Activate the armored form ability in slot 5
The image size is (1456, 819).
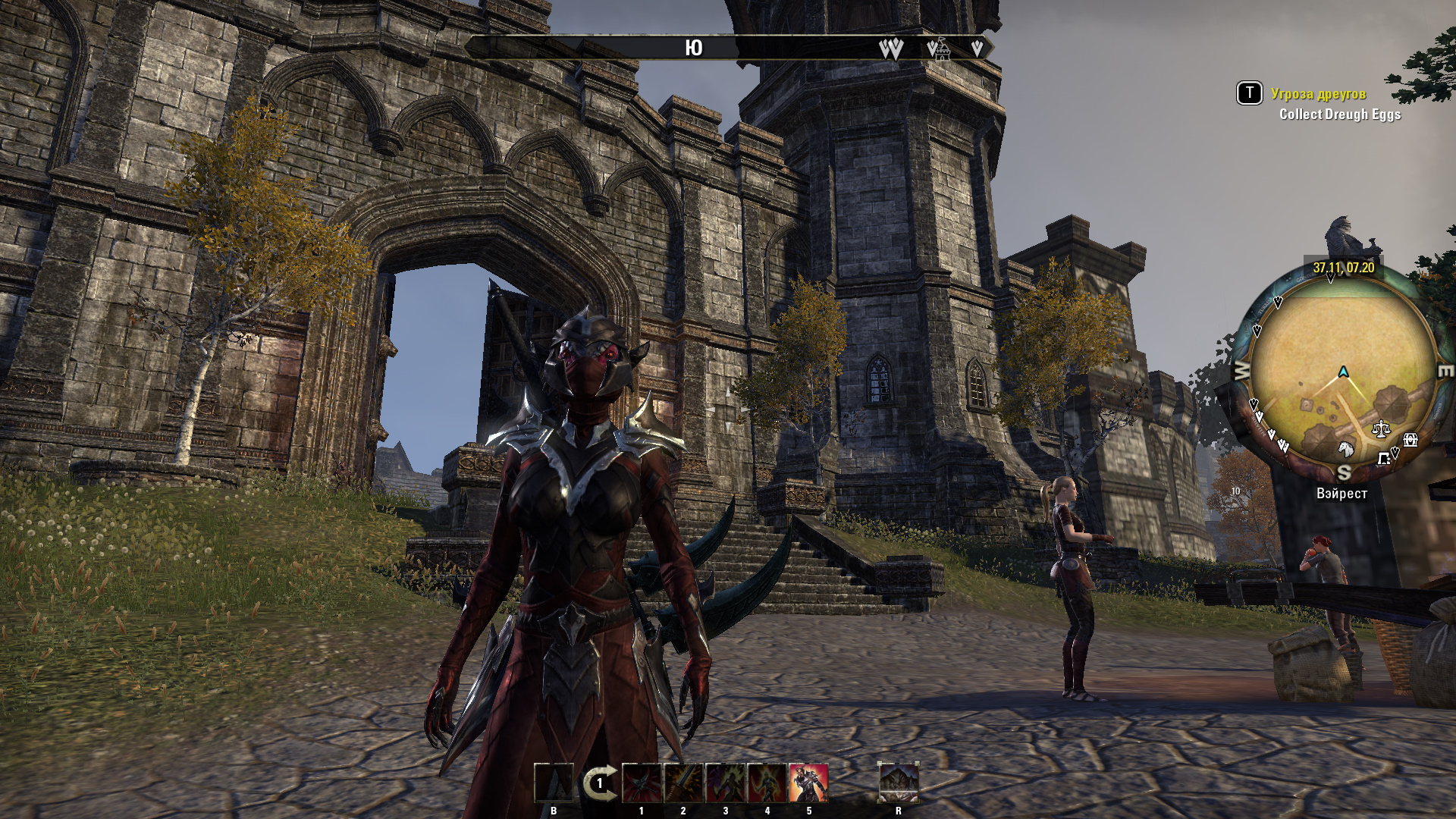point(809,783)
